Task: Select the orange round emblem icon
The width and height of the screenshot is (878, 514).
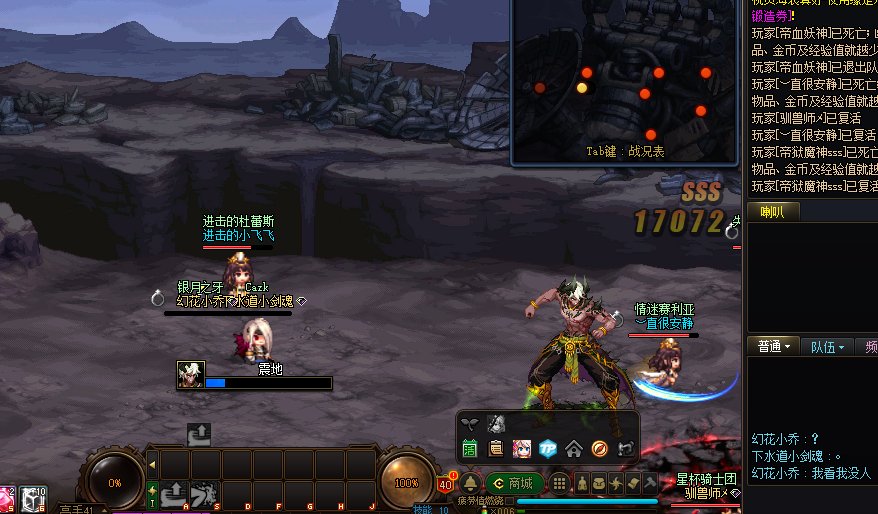Action: (599, 448)
